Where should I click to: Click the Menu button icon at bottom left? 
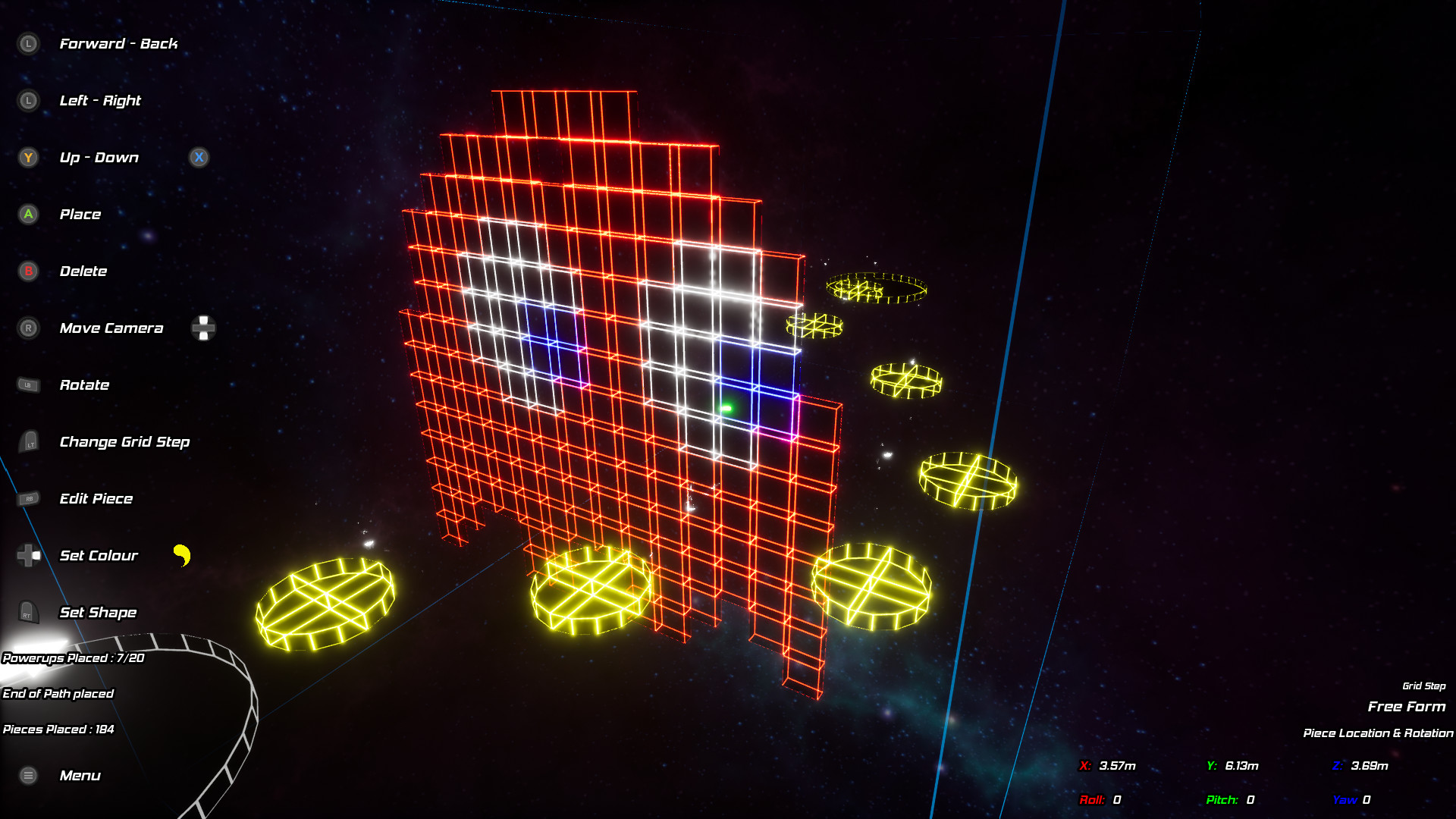click(28, 776)
